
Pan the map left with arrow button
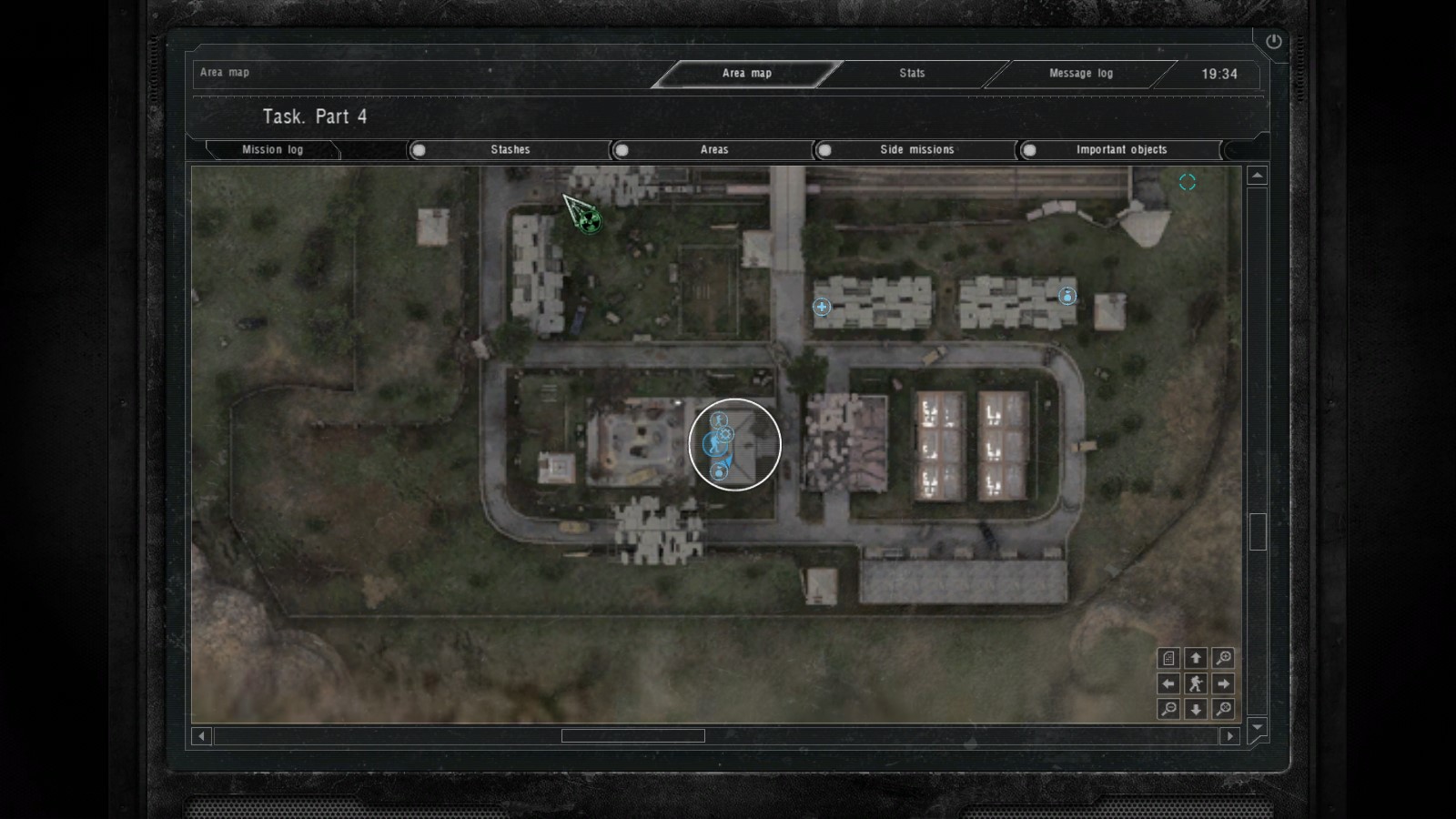click(1168, 683)
